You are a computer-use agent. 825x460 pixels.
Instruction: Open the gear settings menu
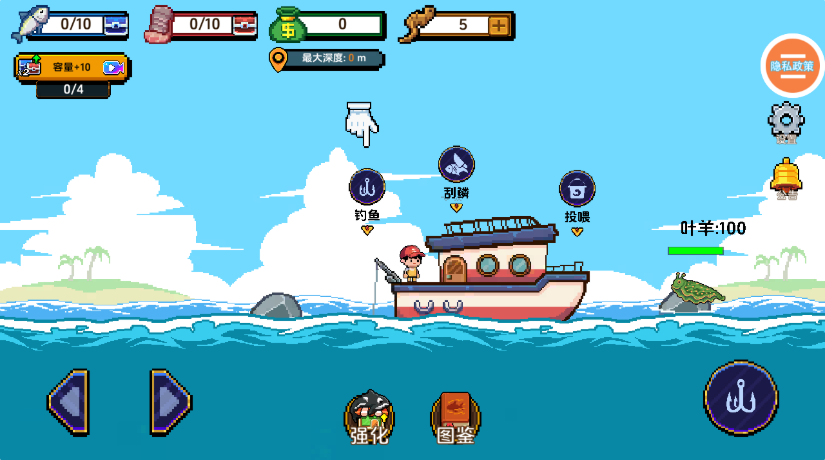pos(786,121)
